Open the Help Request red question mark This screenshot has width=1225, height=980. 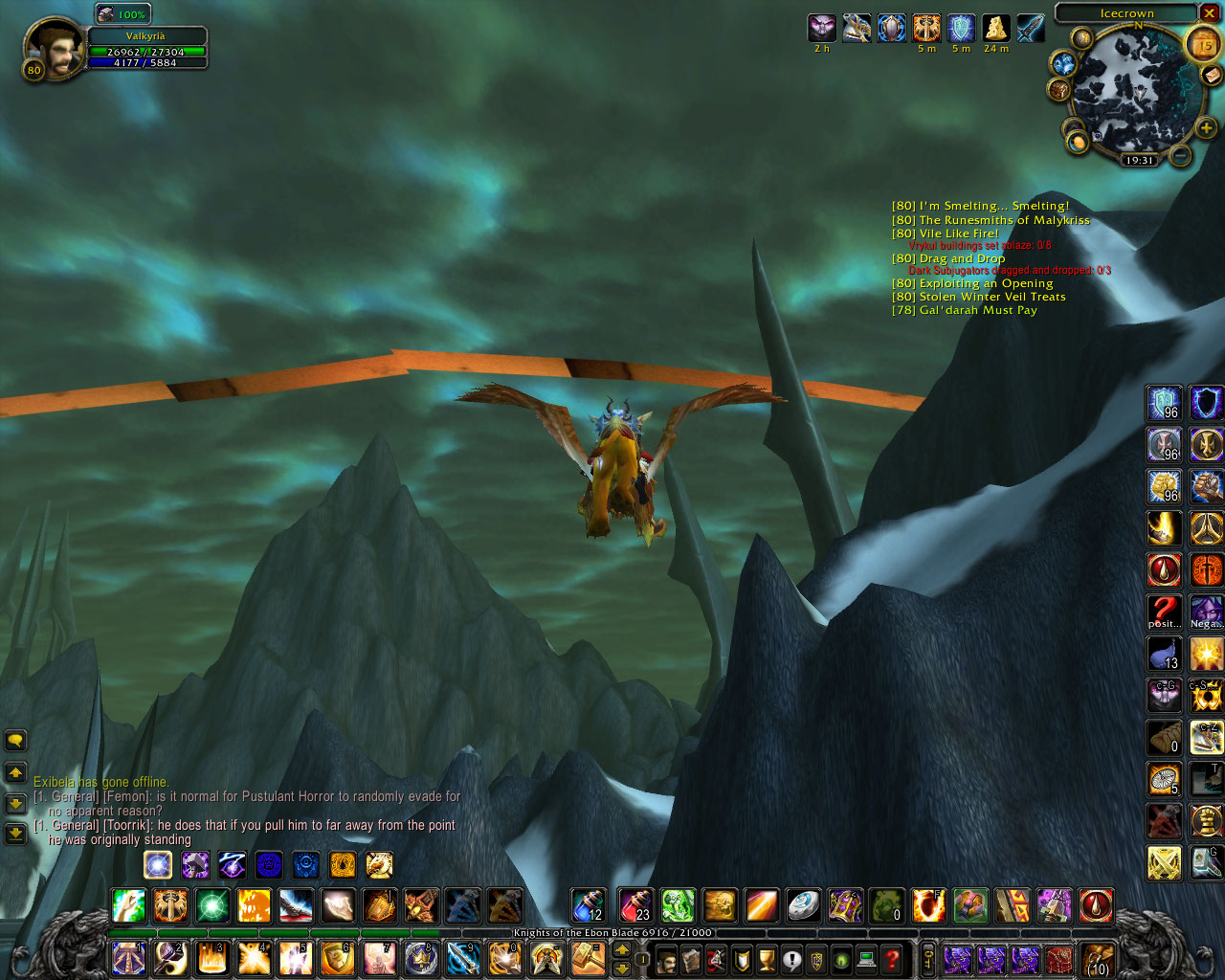tap(892, 958)
